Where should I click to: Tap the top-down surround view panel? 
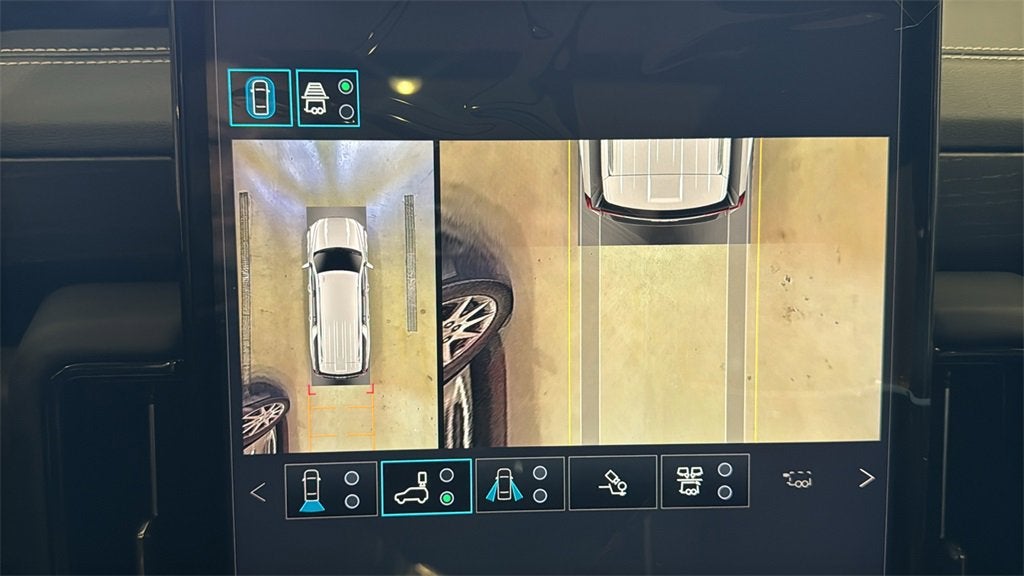[334, 295]
